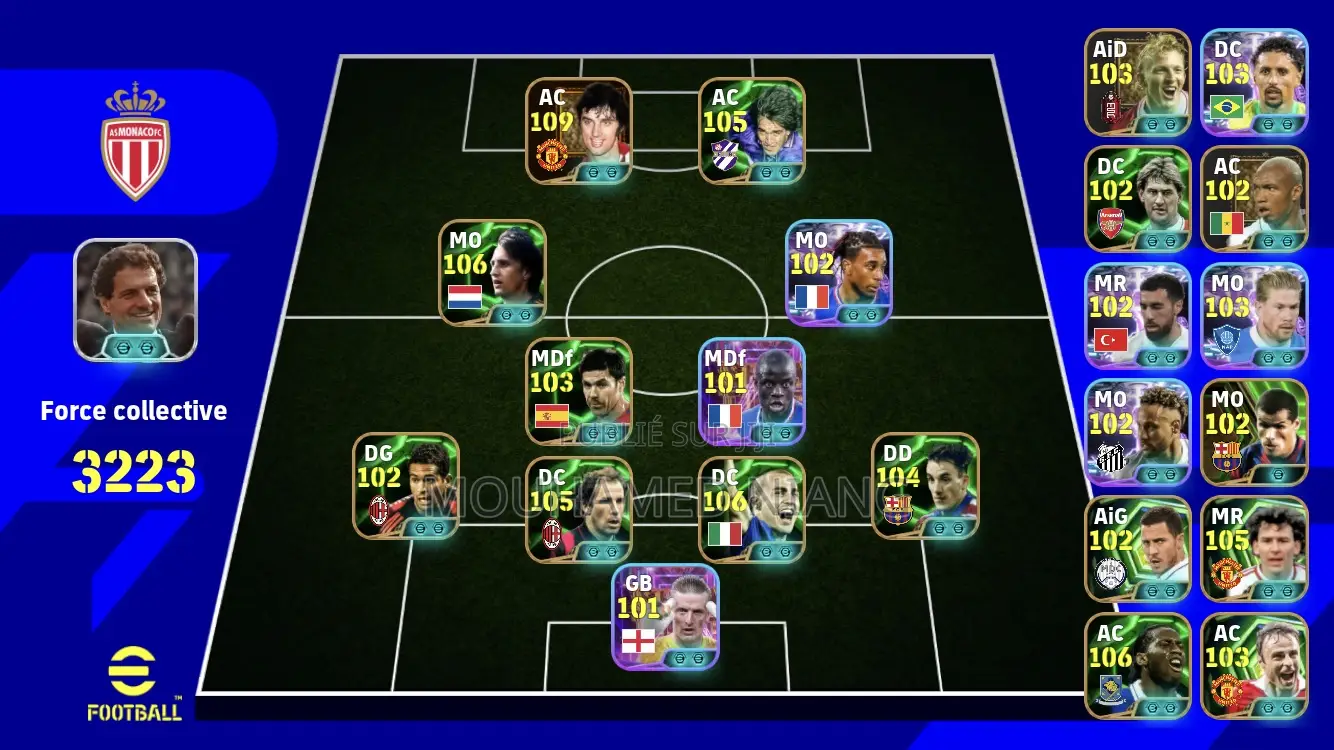Choose the MDf 101 France midfielder card
1334x750 pixels.
[752, 390]
